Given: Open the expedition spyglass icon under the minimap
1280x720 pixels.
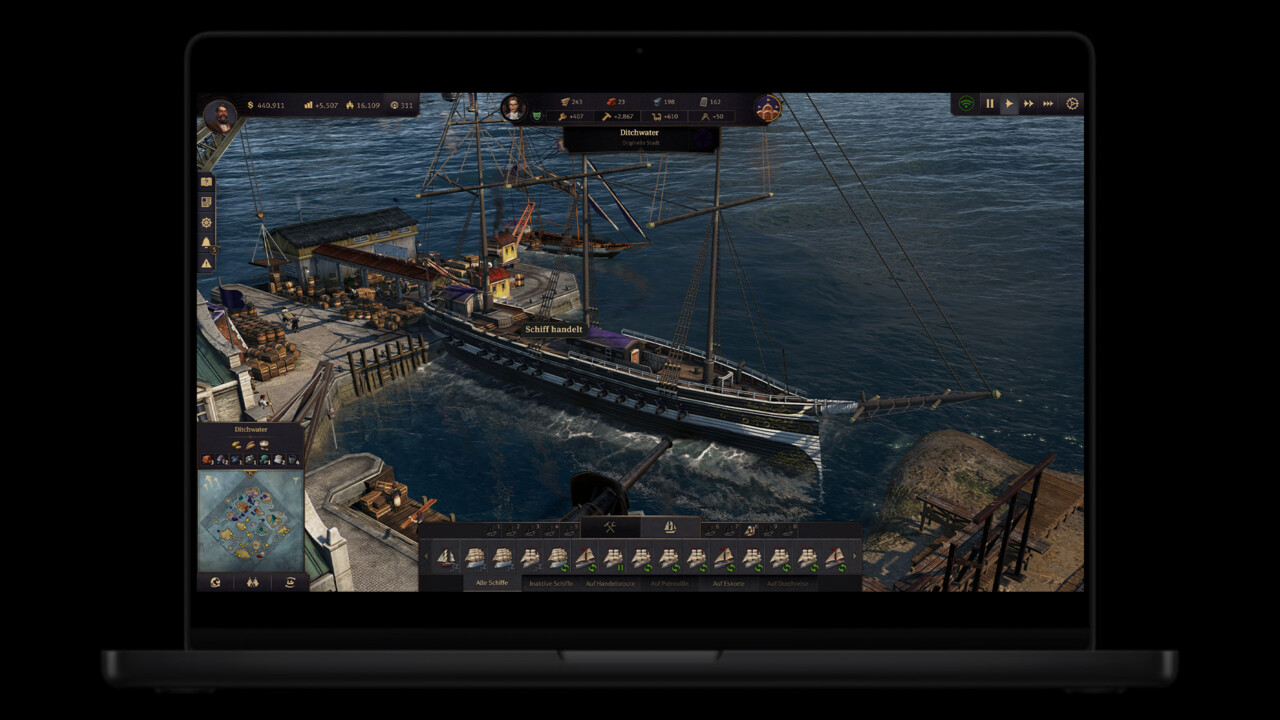Looking at the screenshot, I should pos(253,582).
